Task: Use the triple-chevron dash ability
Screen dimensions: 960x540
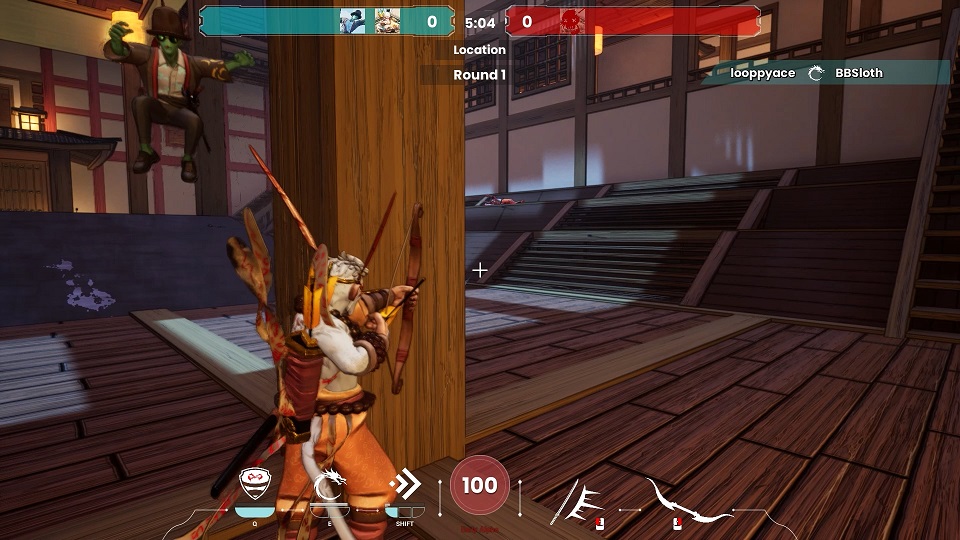Action: [405, 486]
